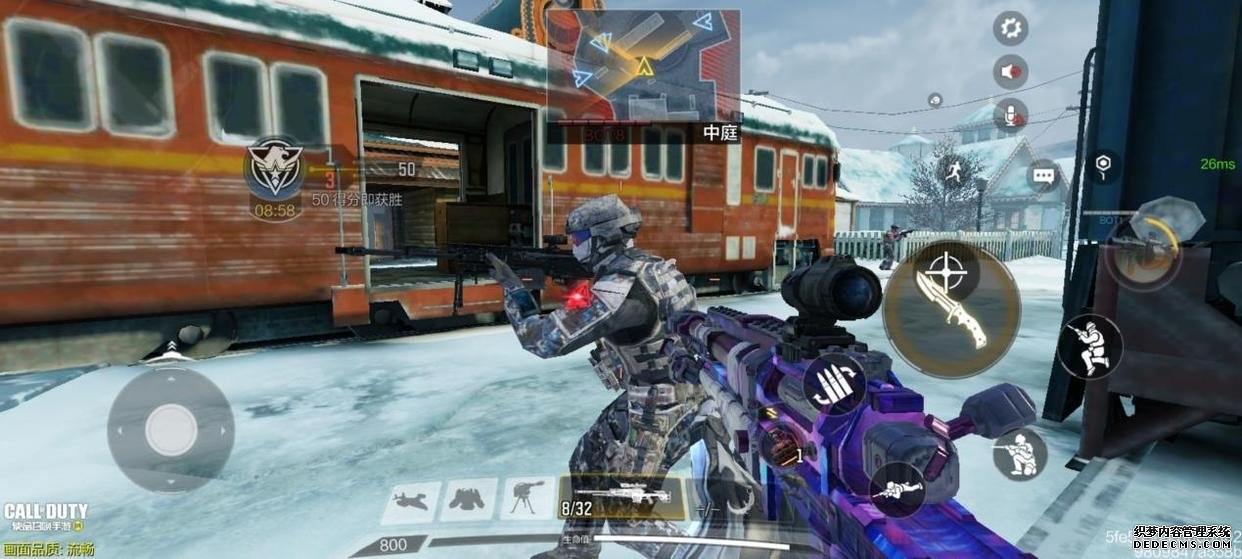
Task: Toggle the microphone voice chat icon
Action: (1010, 116)
